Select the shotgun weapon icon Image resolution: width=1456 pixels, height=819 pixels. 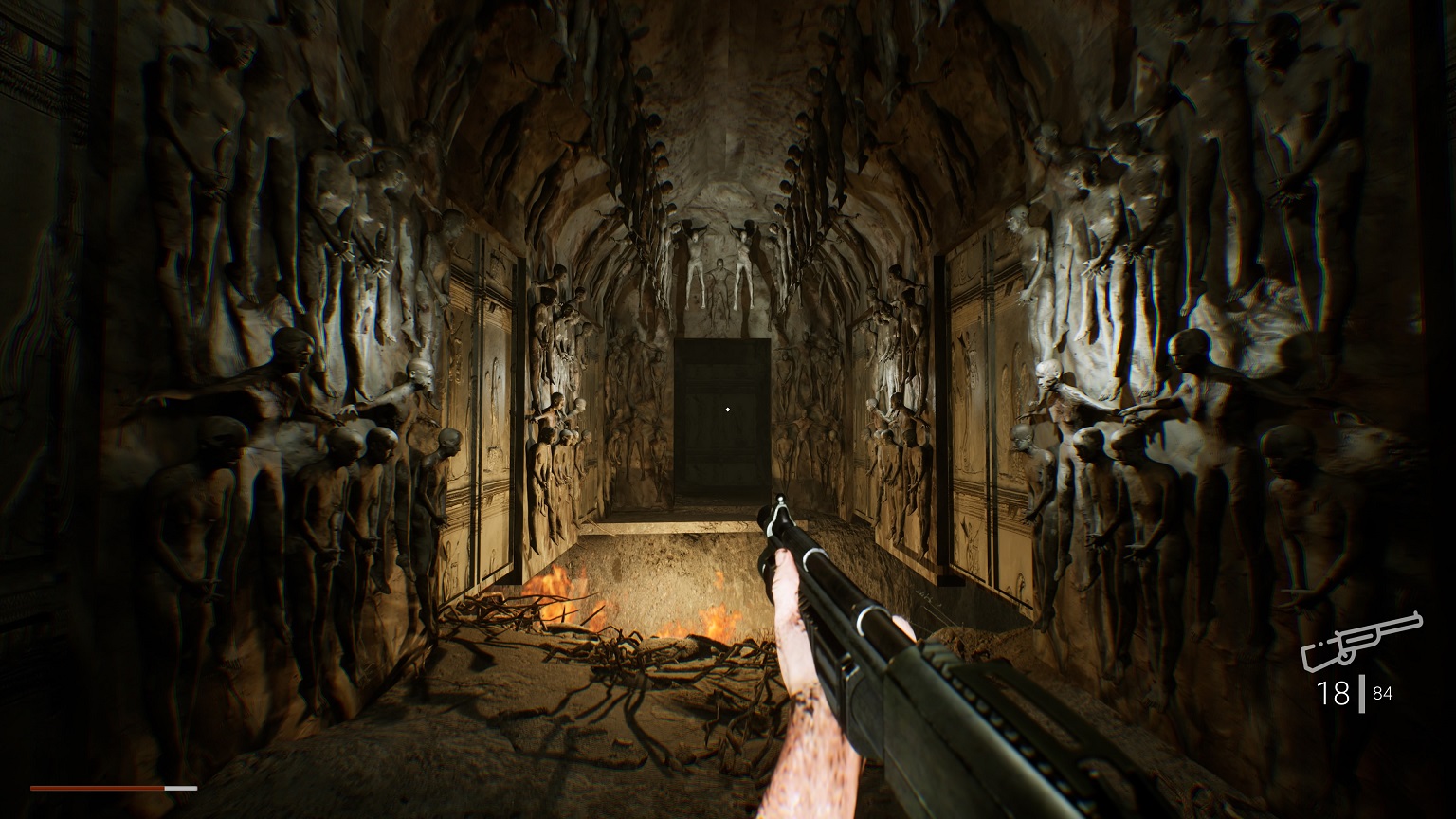click(x=1360, y=641)
